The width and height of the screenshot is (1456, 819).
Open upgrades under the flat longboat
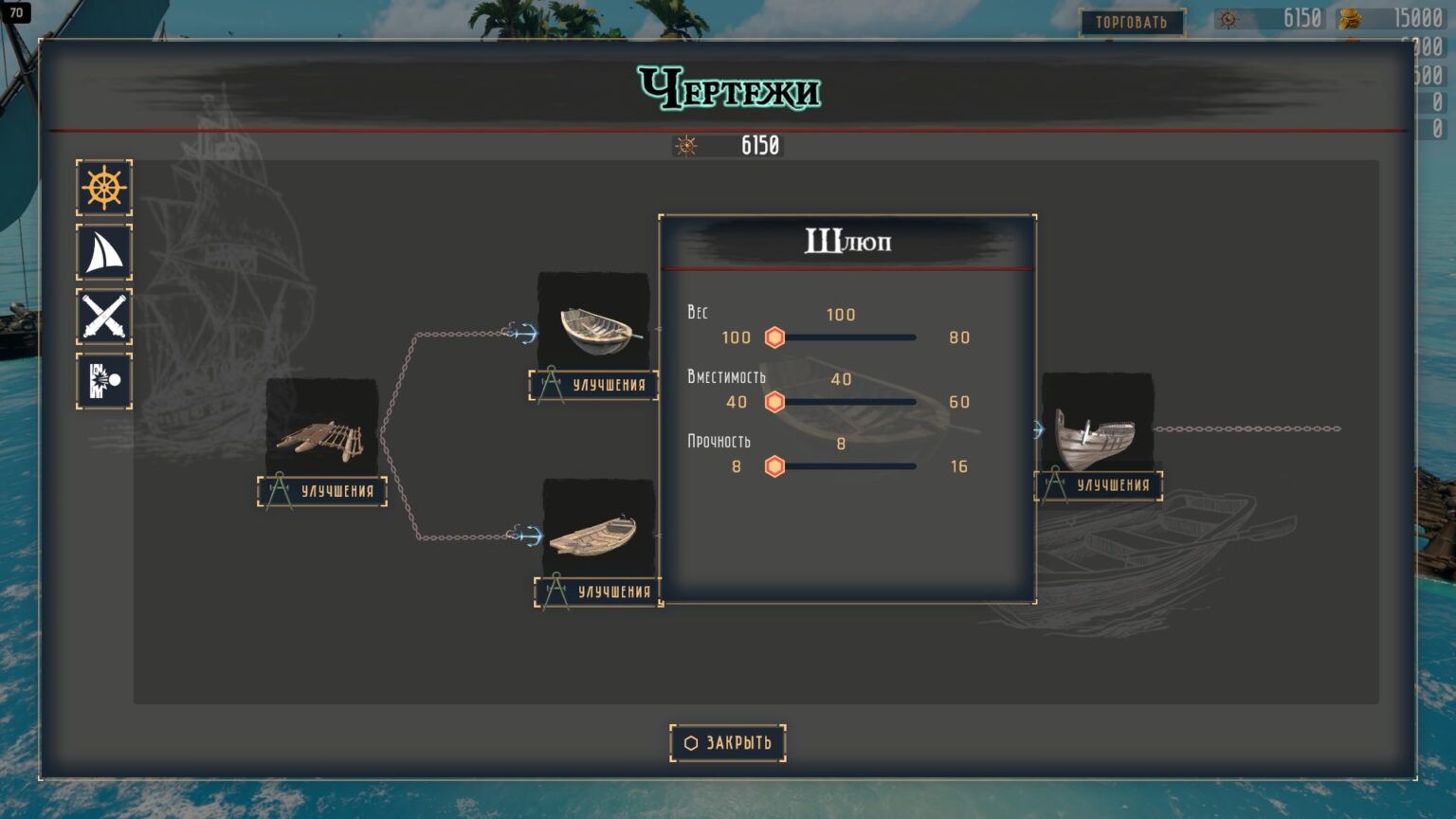(x=599, y=591)
